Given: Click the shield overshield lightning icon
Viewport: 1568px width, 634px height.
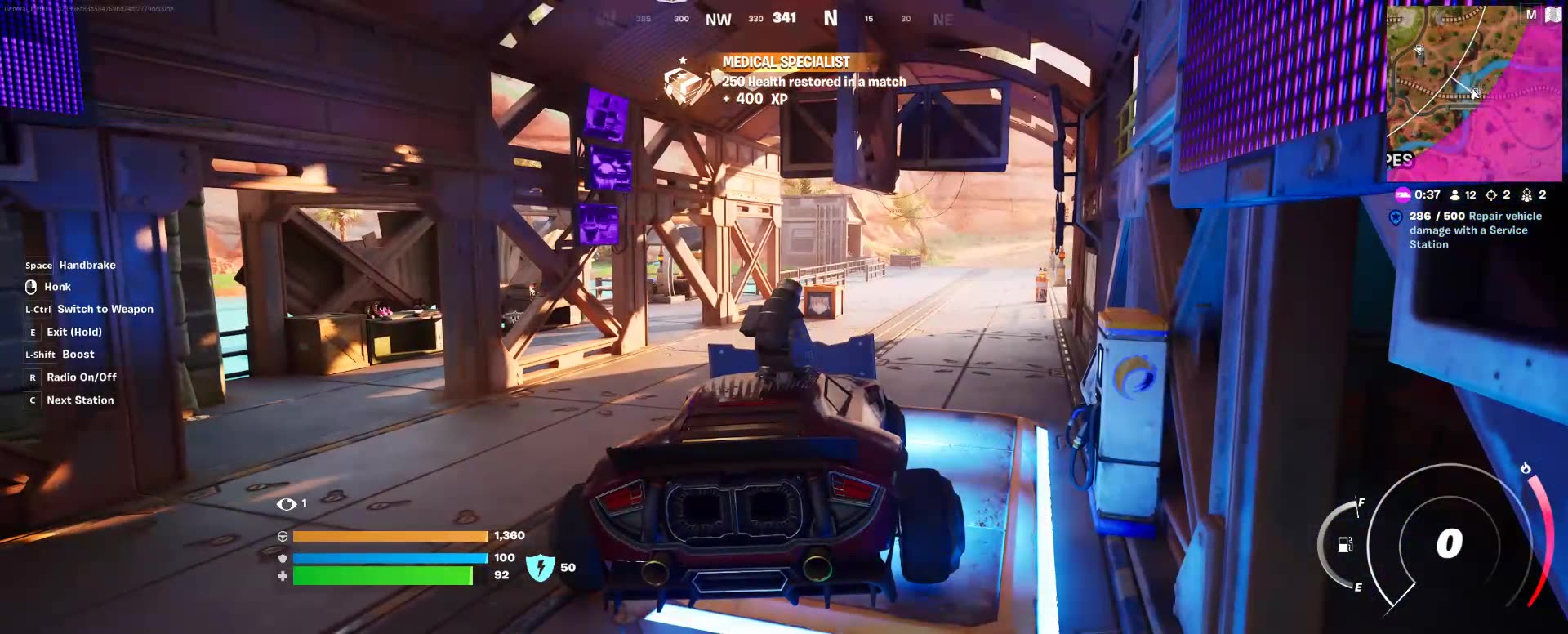Looking at the screenshot, I should click(541, 565).
